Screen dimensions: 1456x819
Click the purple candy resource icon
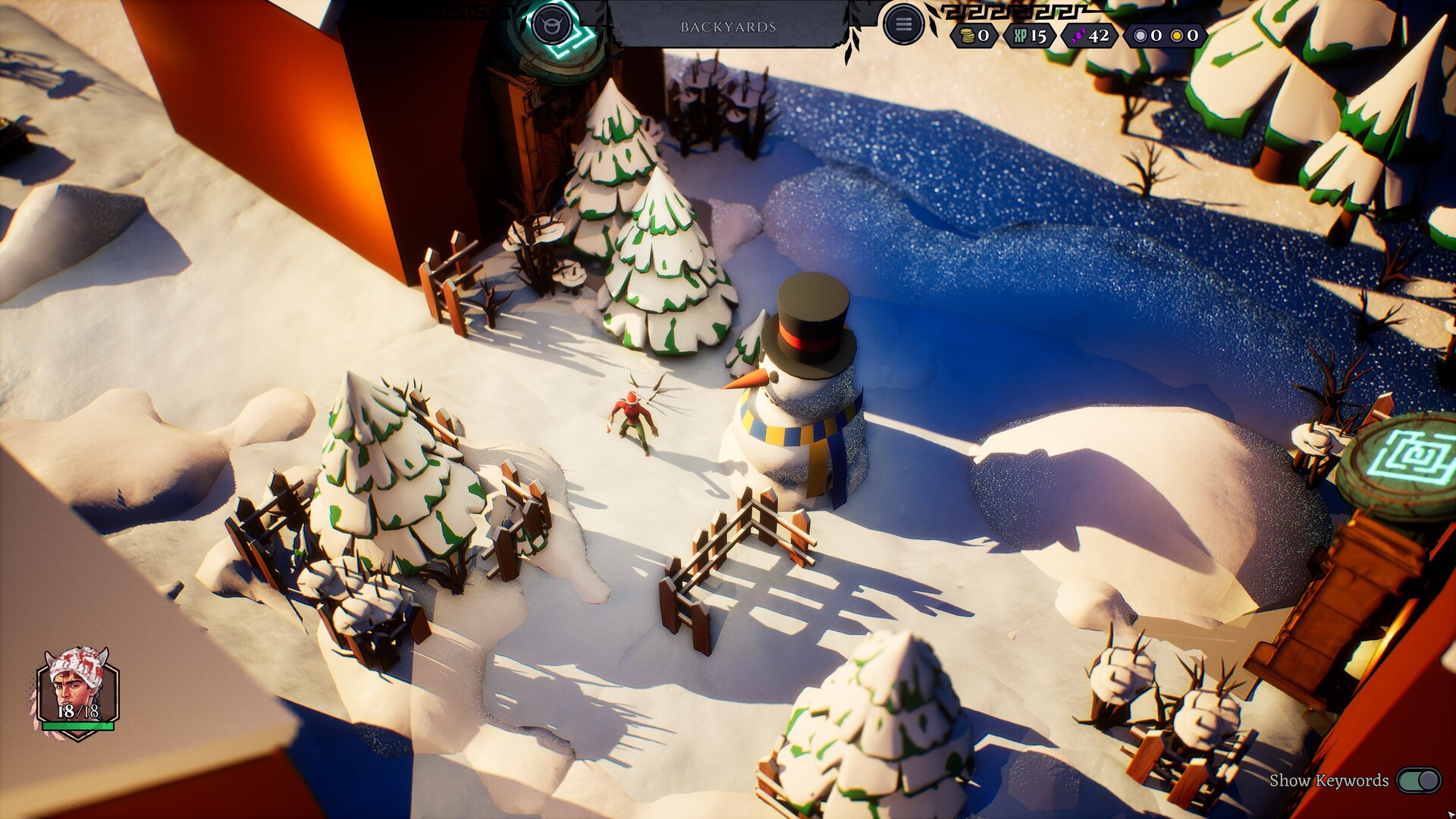1076,34
